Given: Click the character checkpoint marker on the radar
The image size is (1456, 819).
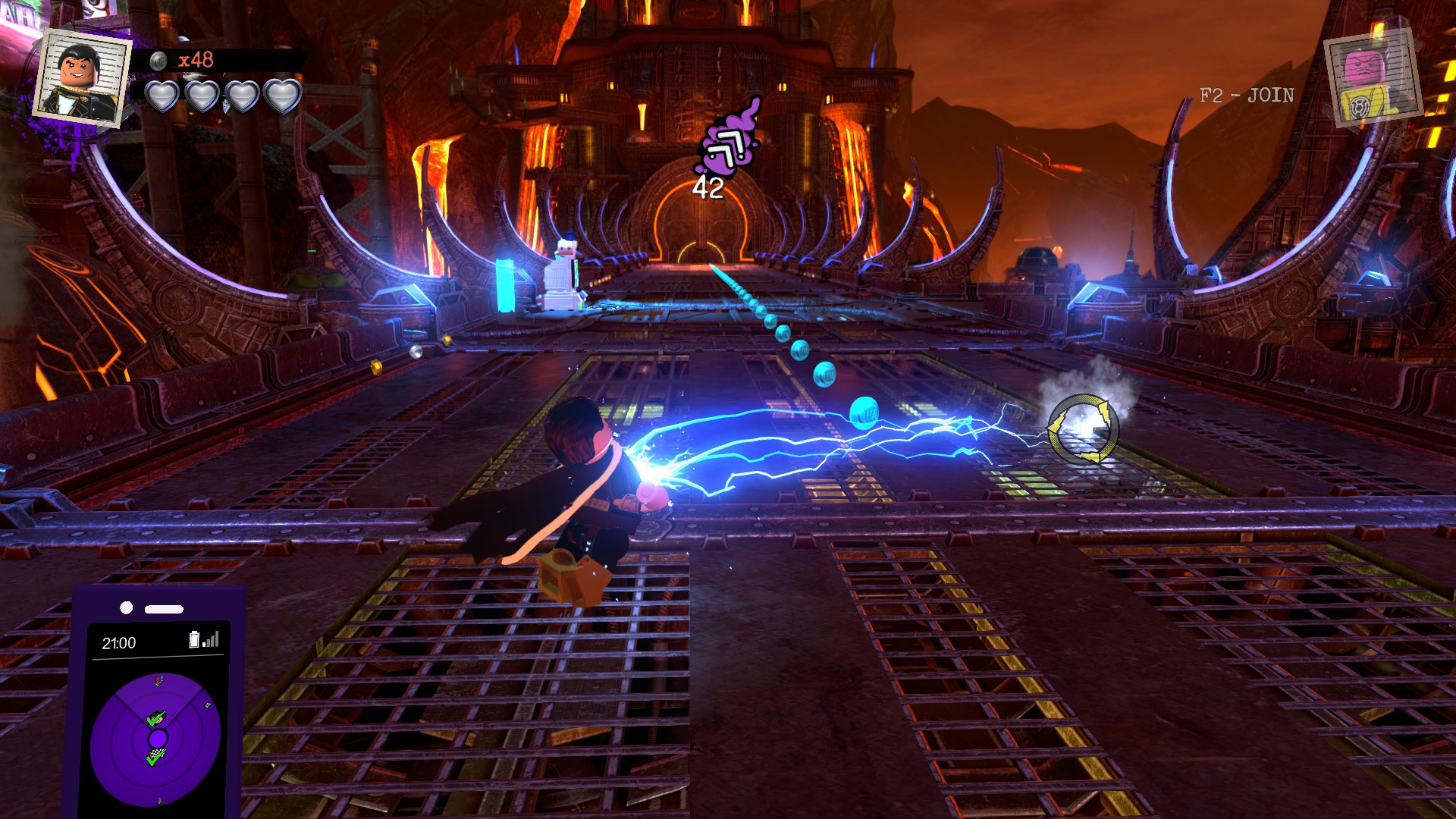Looking at the screenshot, I should coord(156,718).
